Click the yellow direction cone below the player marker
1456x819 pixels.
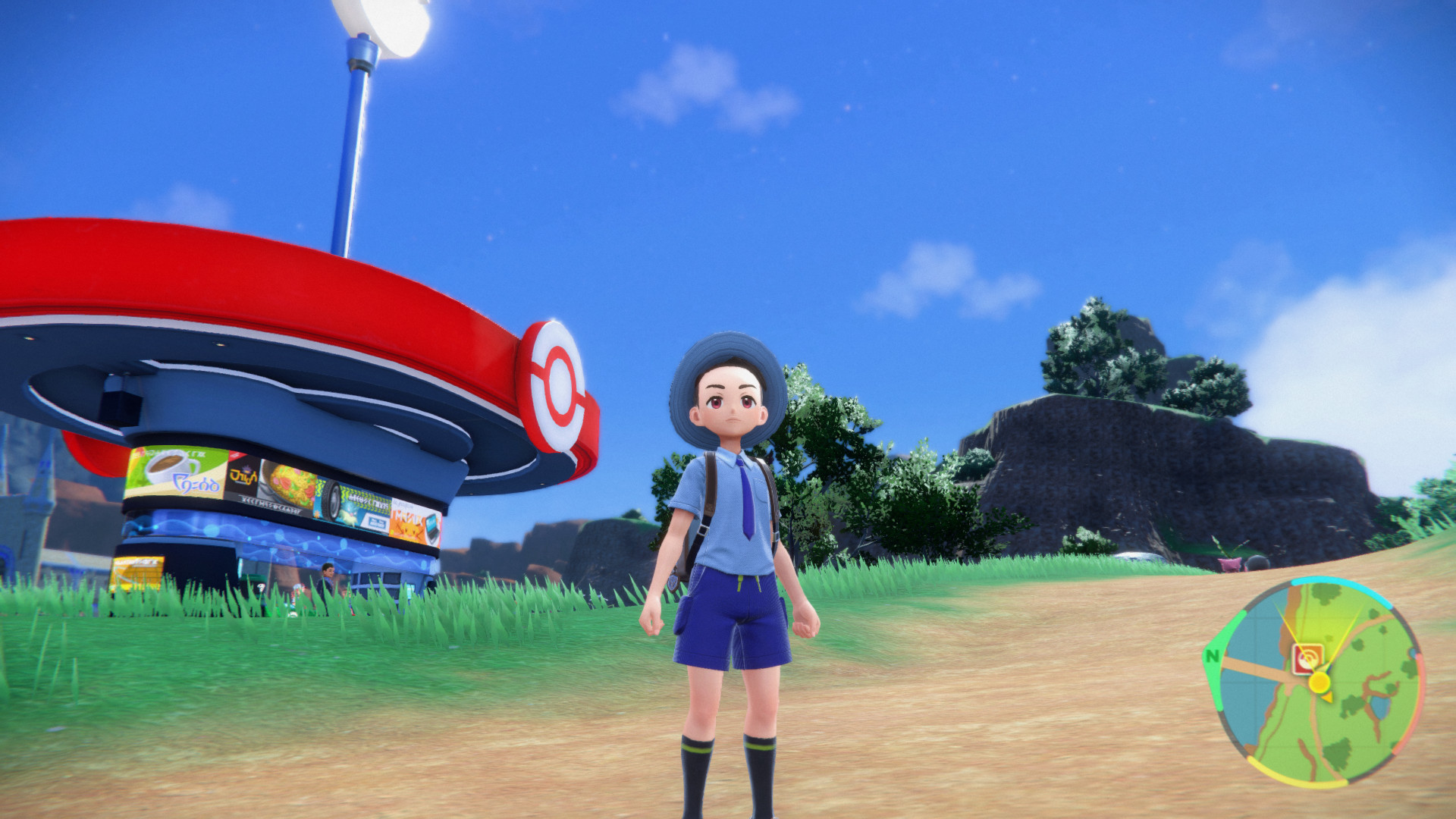click(x=1328, y=698)
